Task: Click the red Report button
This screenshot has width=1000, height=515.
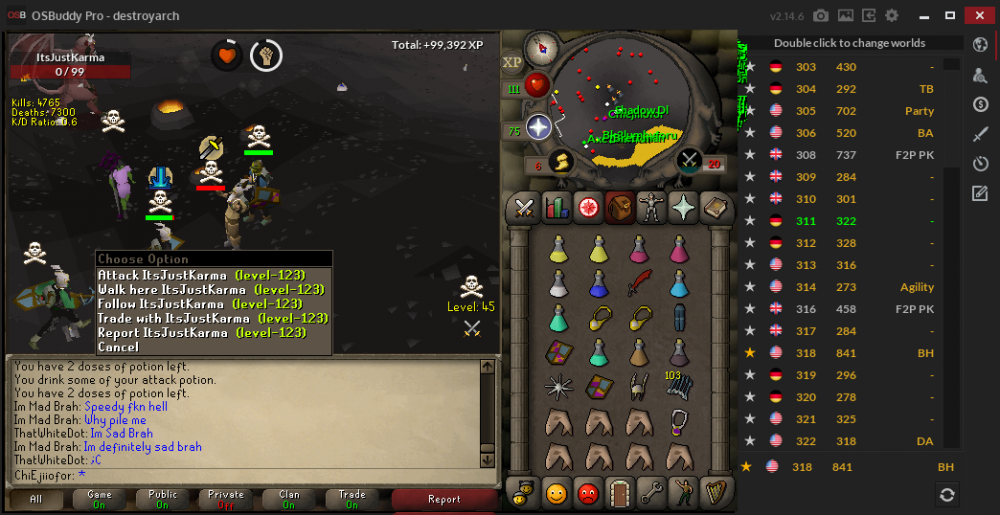Action: pyautogui.click(x=444, y=499)
